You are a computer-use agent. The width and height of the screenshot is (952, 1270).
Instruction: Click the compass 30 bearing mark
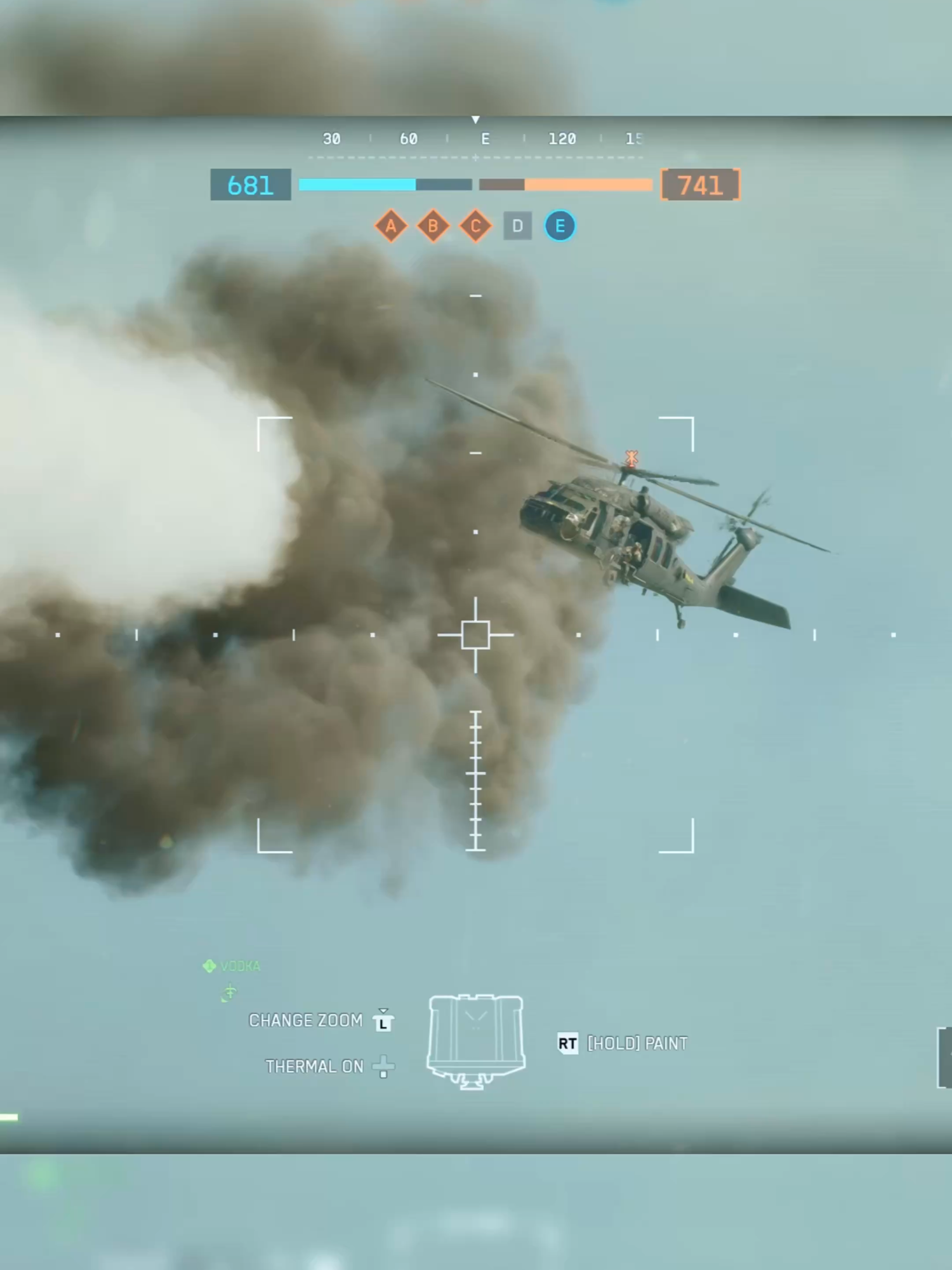331,140
